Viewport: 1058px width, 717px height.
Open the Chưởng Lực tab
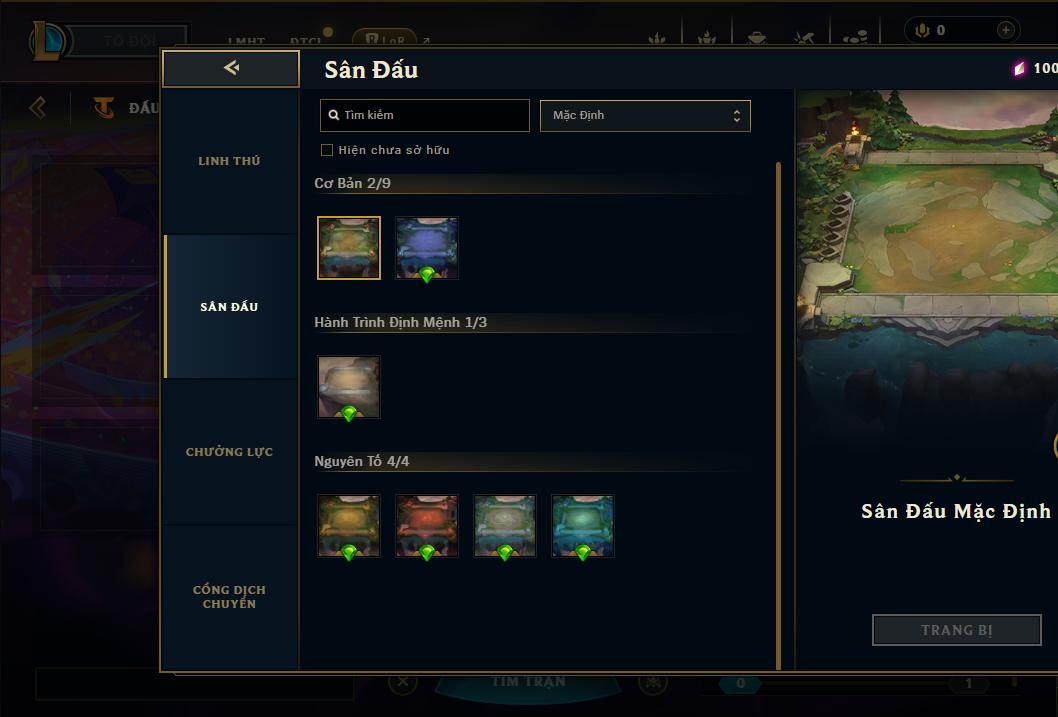[229, 452]
